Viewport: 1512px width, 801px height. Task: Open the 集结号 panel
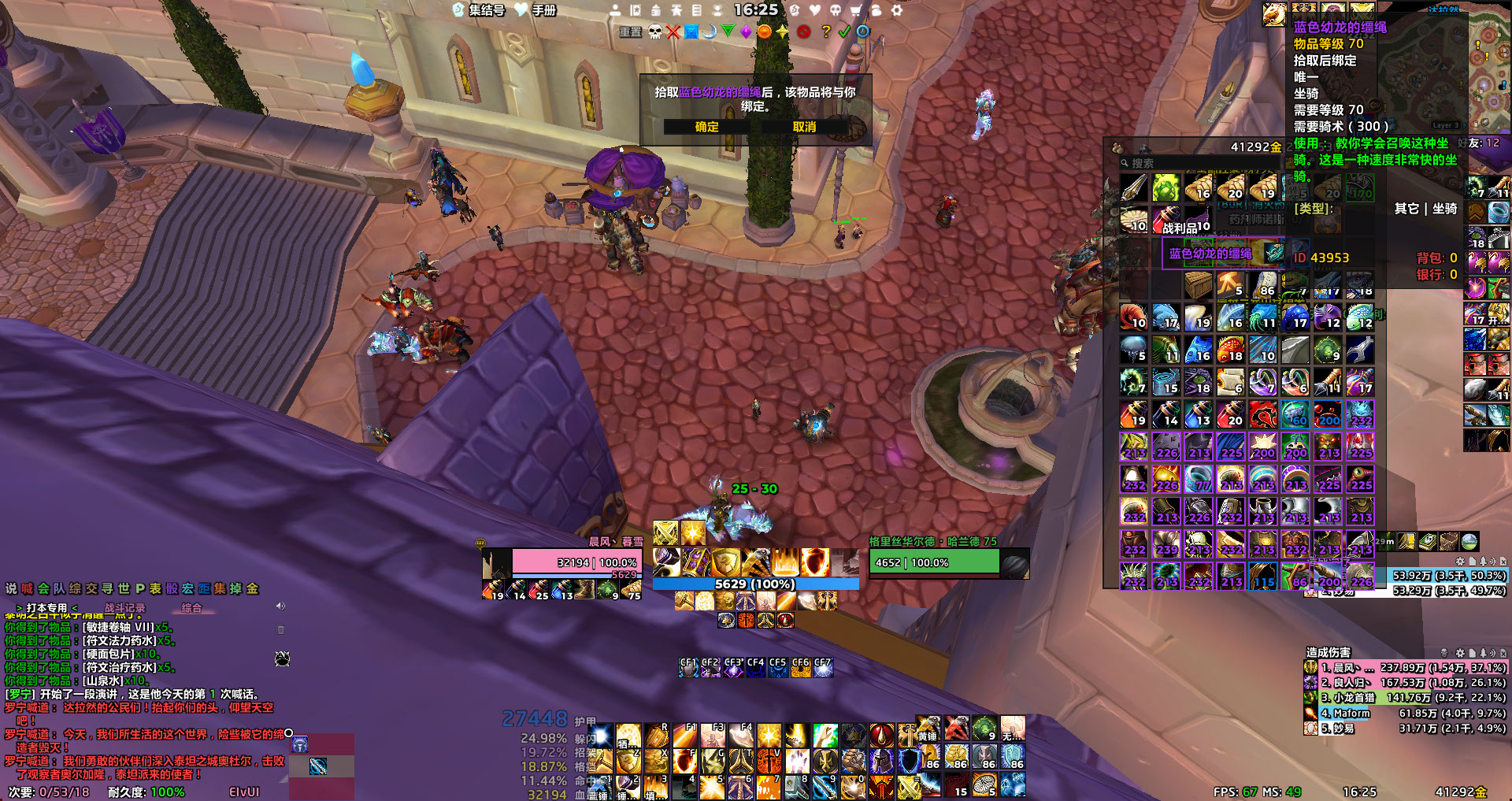pos(479,10)
